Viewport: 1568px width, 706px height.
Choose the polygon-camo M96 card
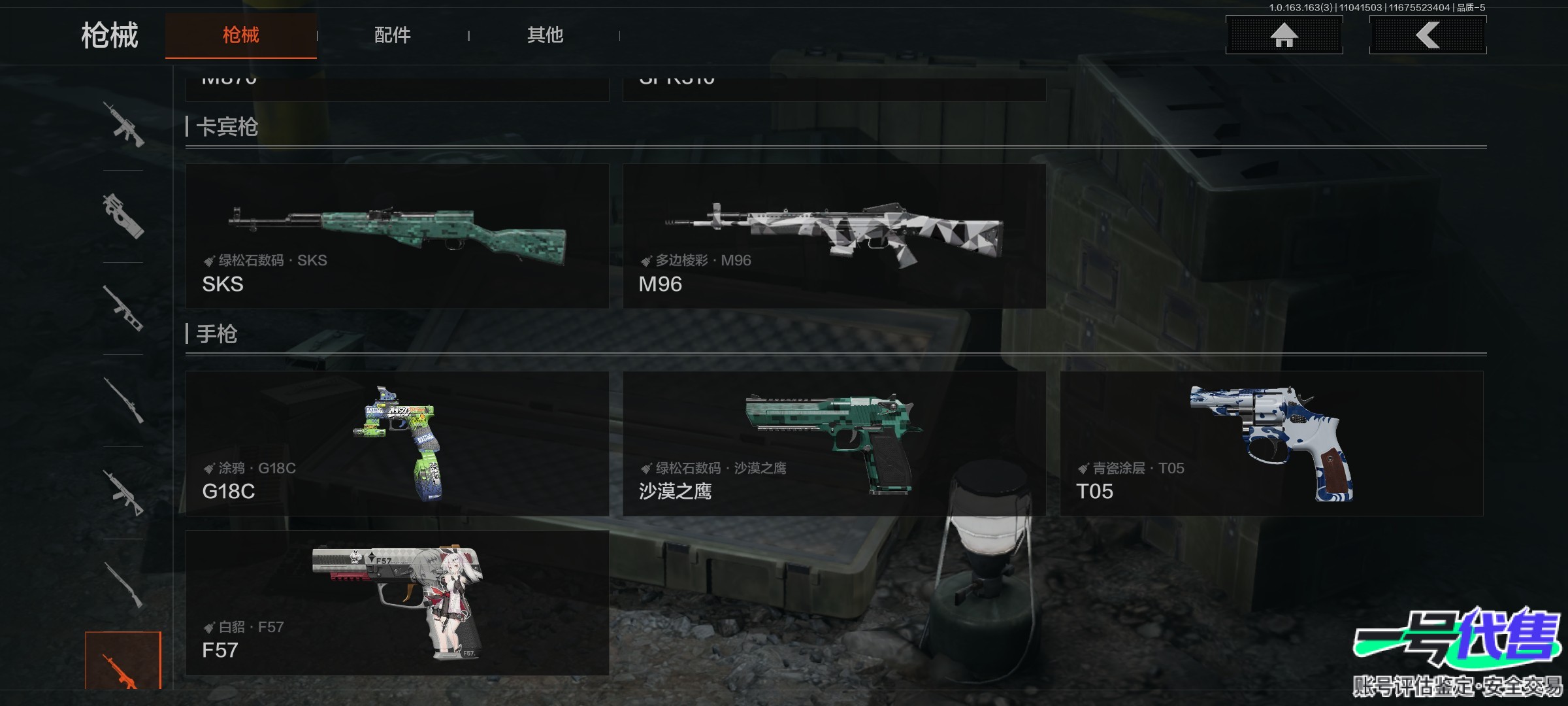tap(834, 236)
